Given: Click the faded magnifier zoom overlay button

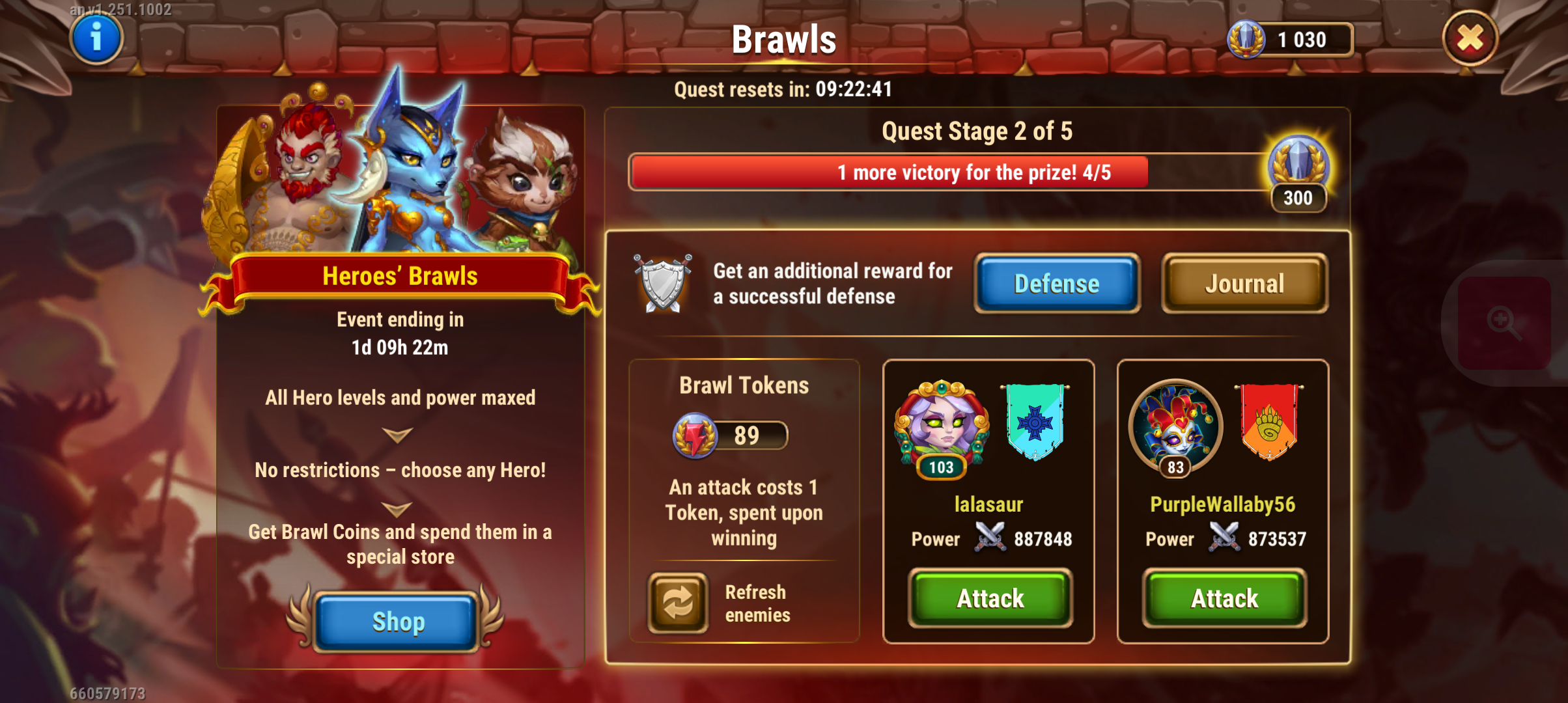Looking at the screenshot, I should (x=1503, y=323).
